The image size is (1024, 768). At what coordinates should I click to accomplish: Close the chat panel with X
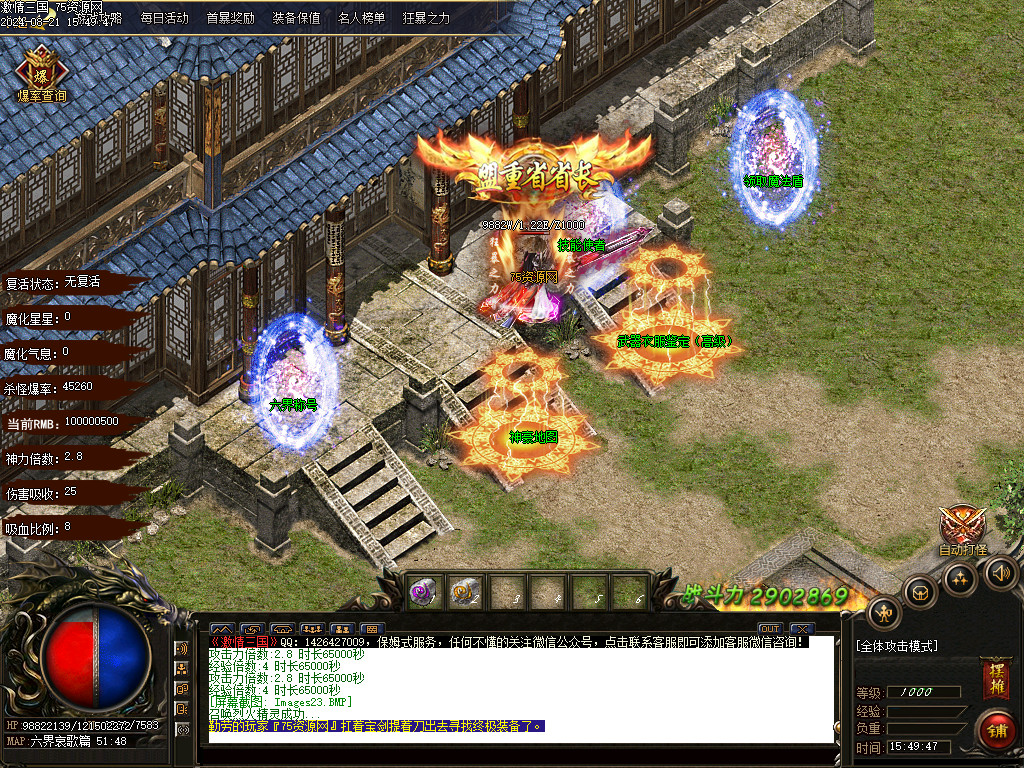tap(800, 628)
